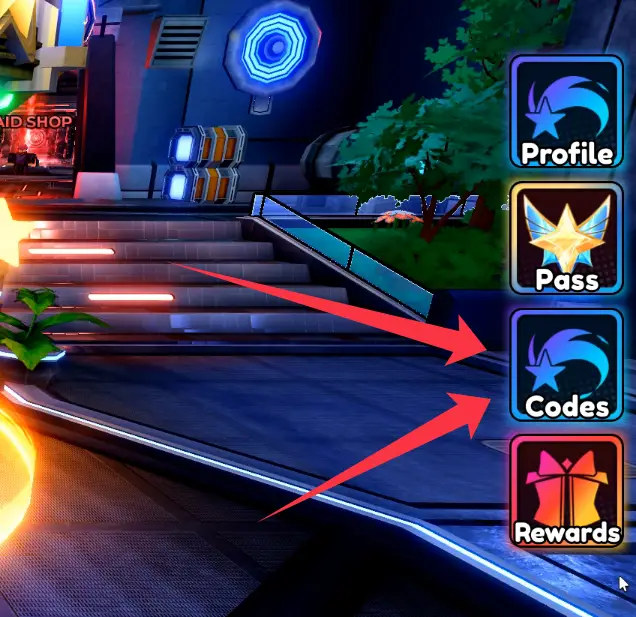Open the Rewards gift menu
The height and width of the screenshot is (617, 636).
pos(566,491)
